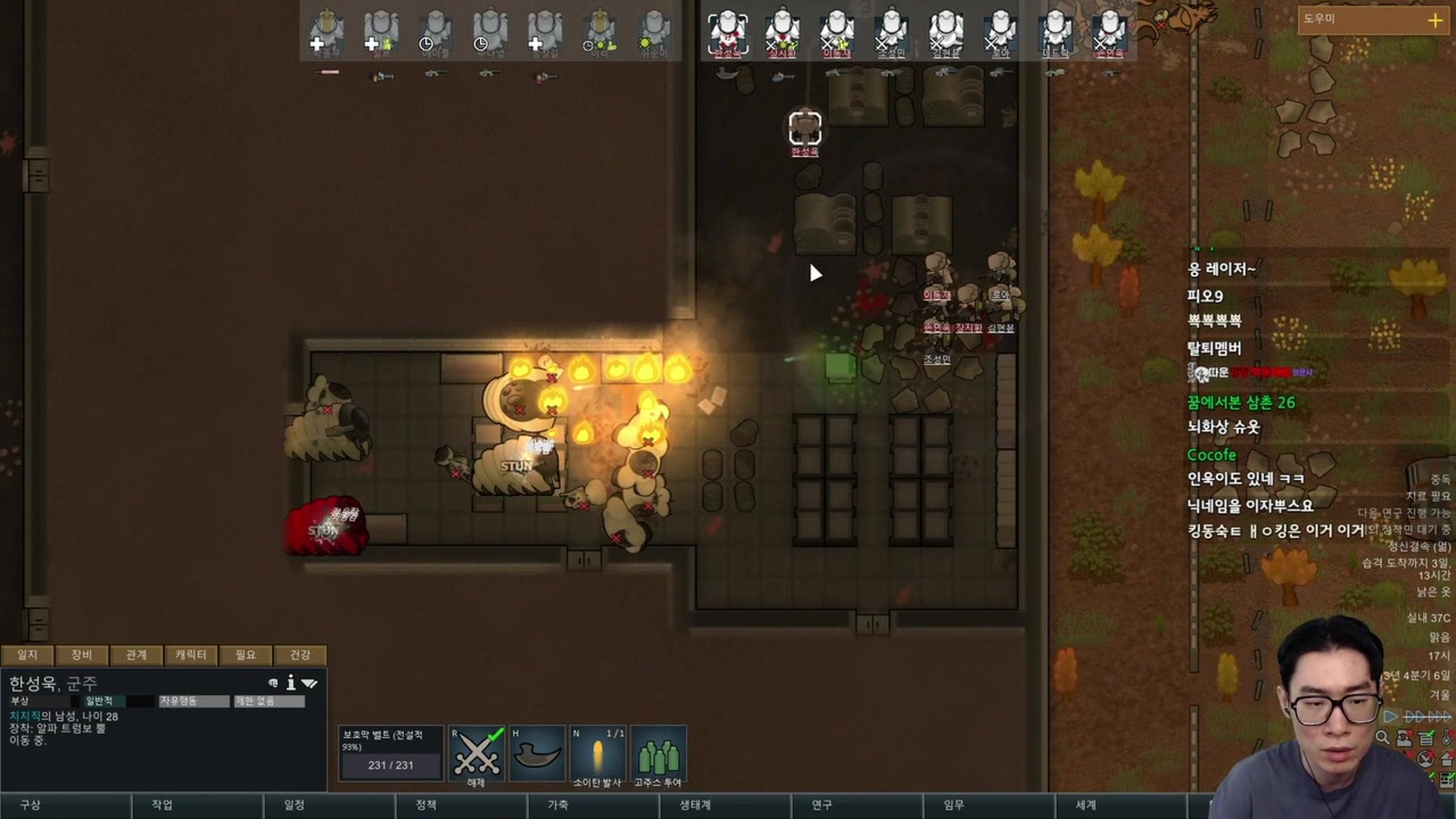This screenshot has height=819, width=1456.
Task: Switch to the 관계 social tab
Action: (136, 655)
